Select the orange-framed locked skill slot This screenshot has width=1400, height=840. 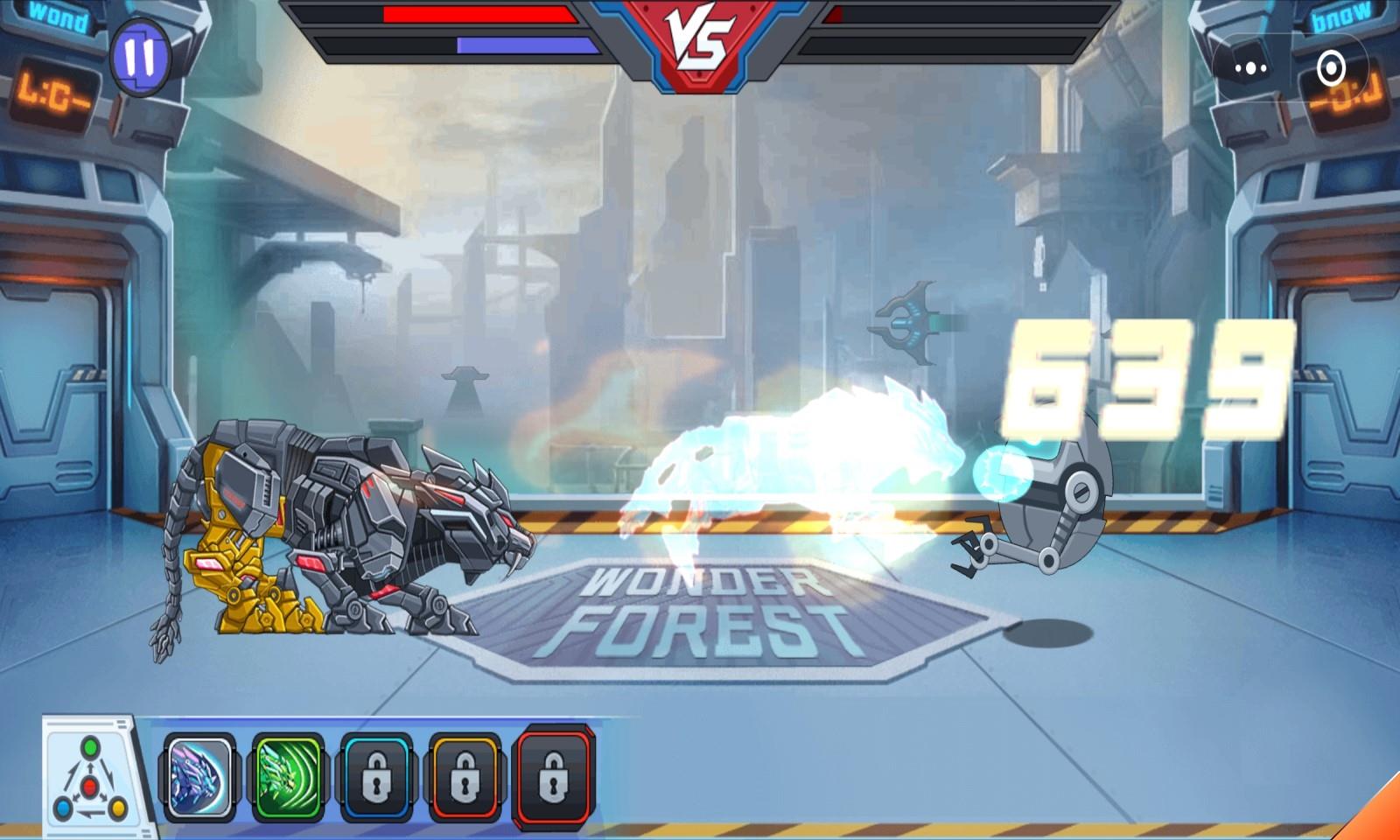pos(465,777)
